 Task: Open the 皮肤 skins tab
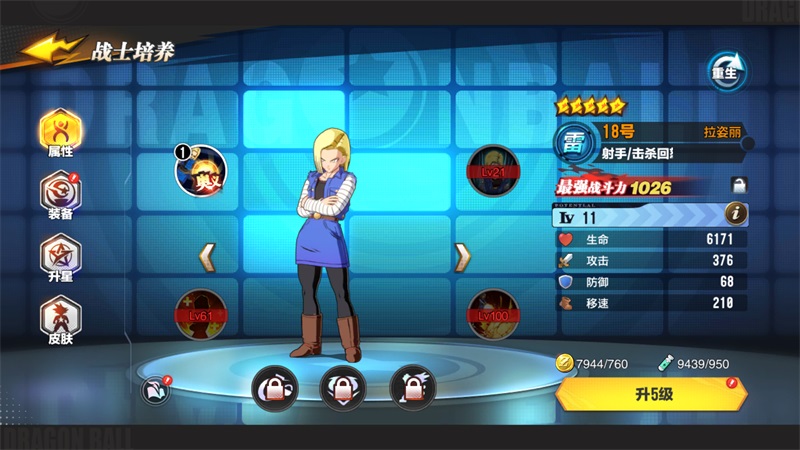click(x=60, y=318)
